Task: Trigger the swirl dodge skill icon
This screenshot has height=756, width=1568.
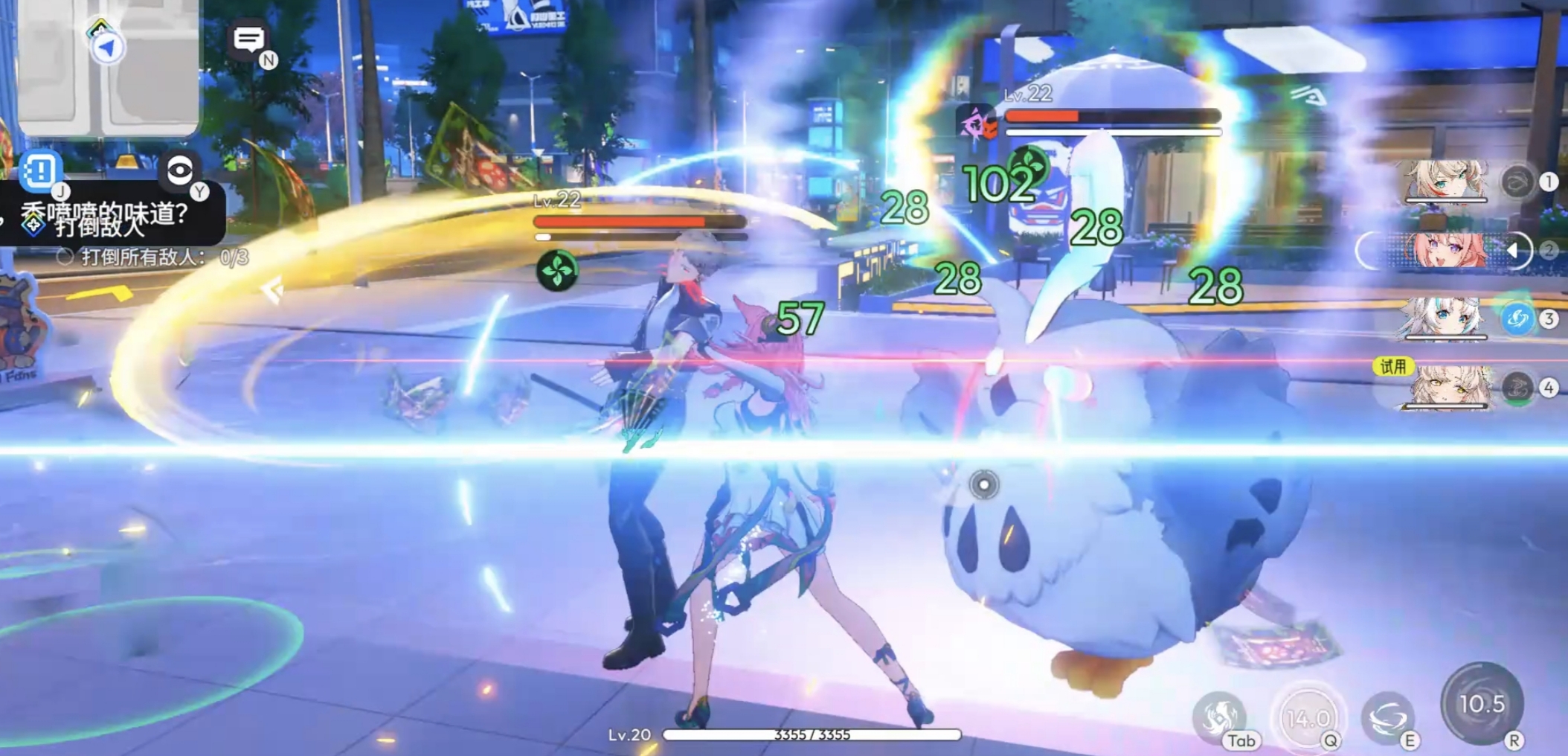Action: [1387, 717]
